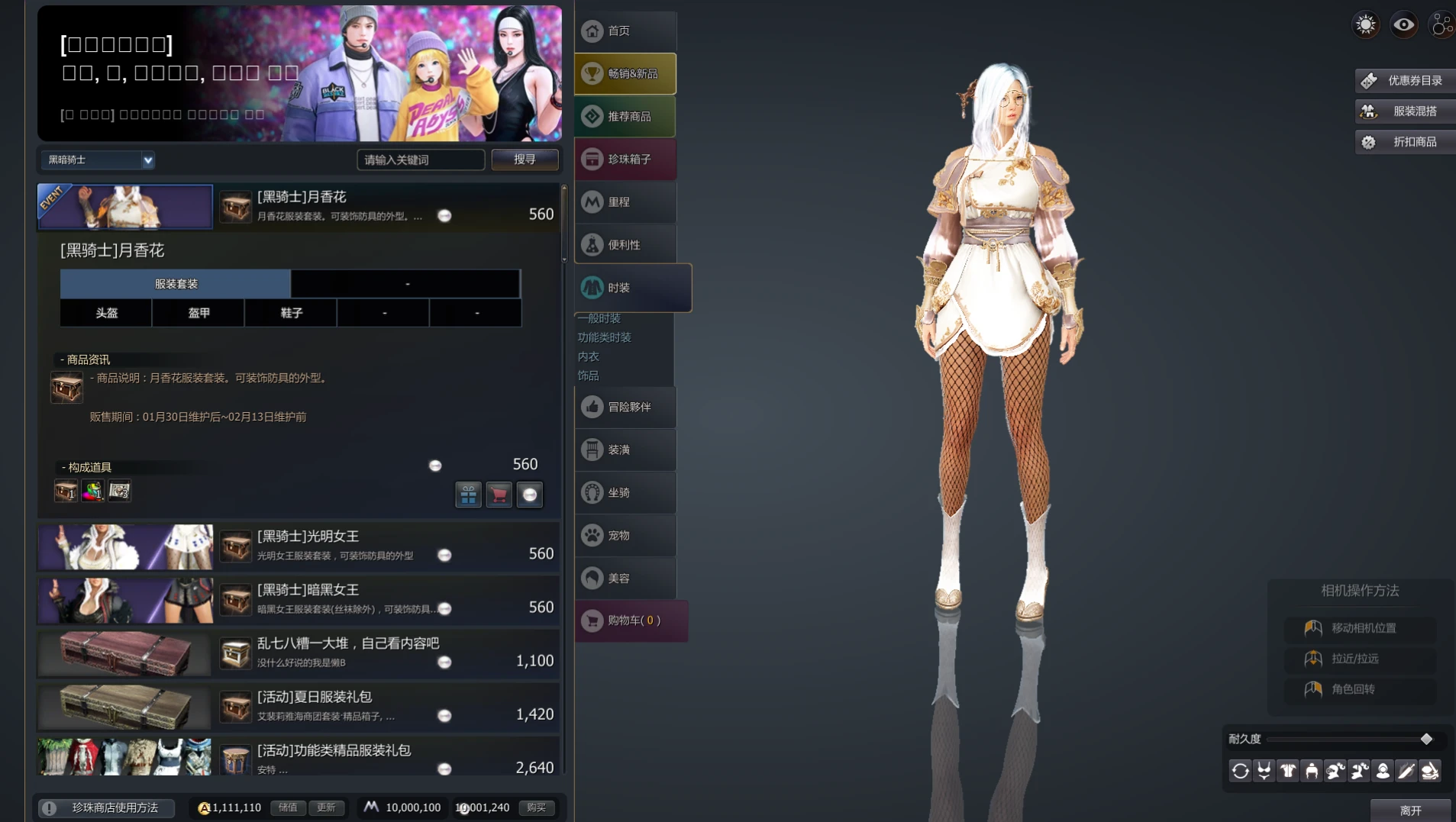Add the item to cart via cart icon
This screenshot has height=822, width=1456.
click(x=499, y=495)
